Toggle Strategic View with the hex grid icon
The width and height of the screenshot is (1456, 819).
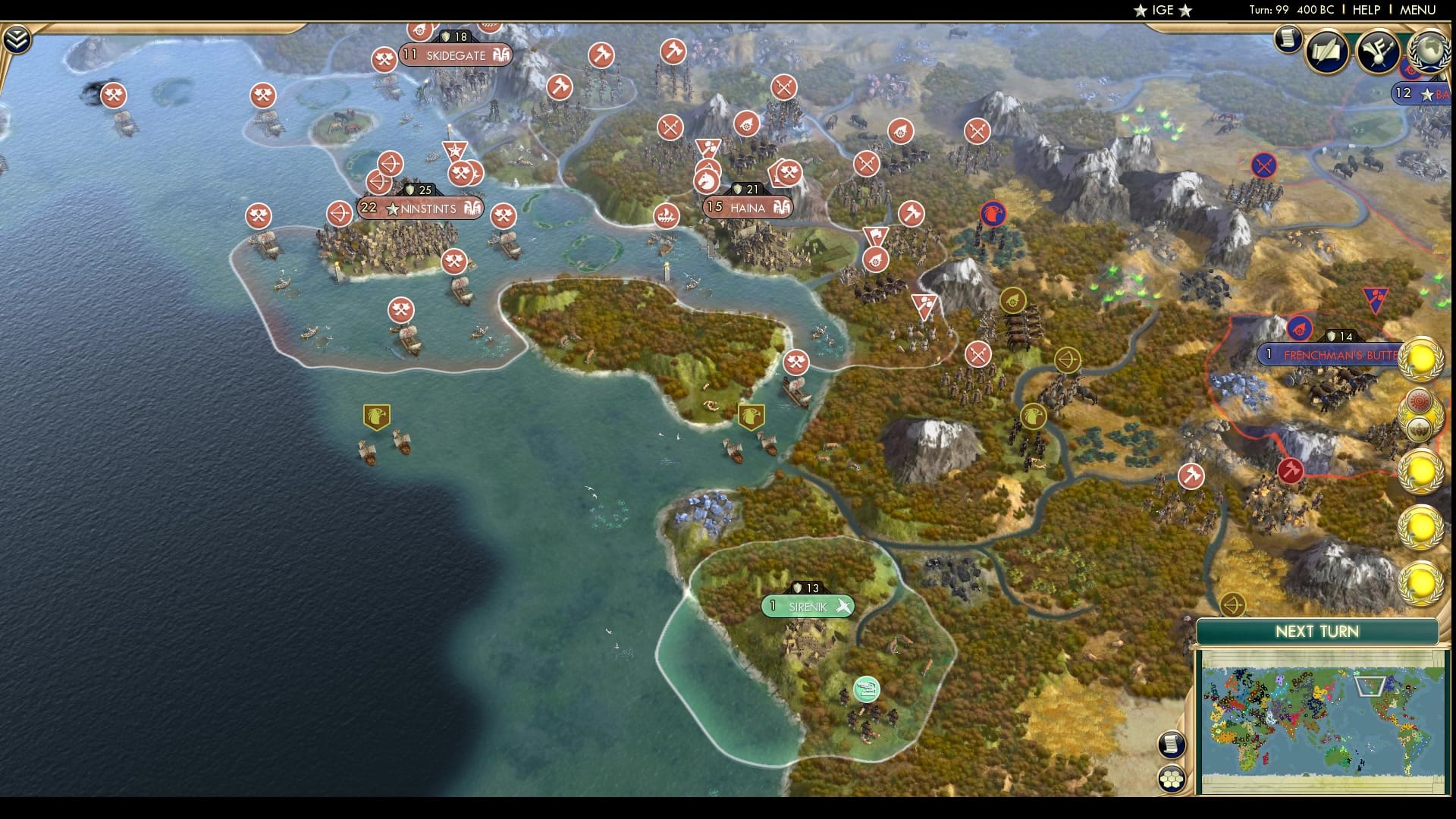1171,778
